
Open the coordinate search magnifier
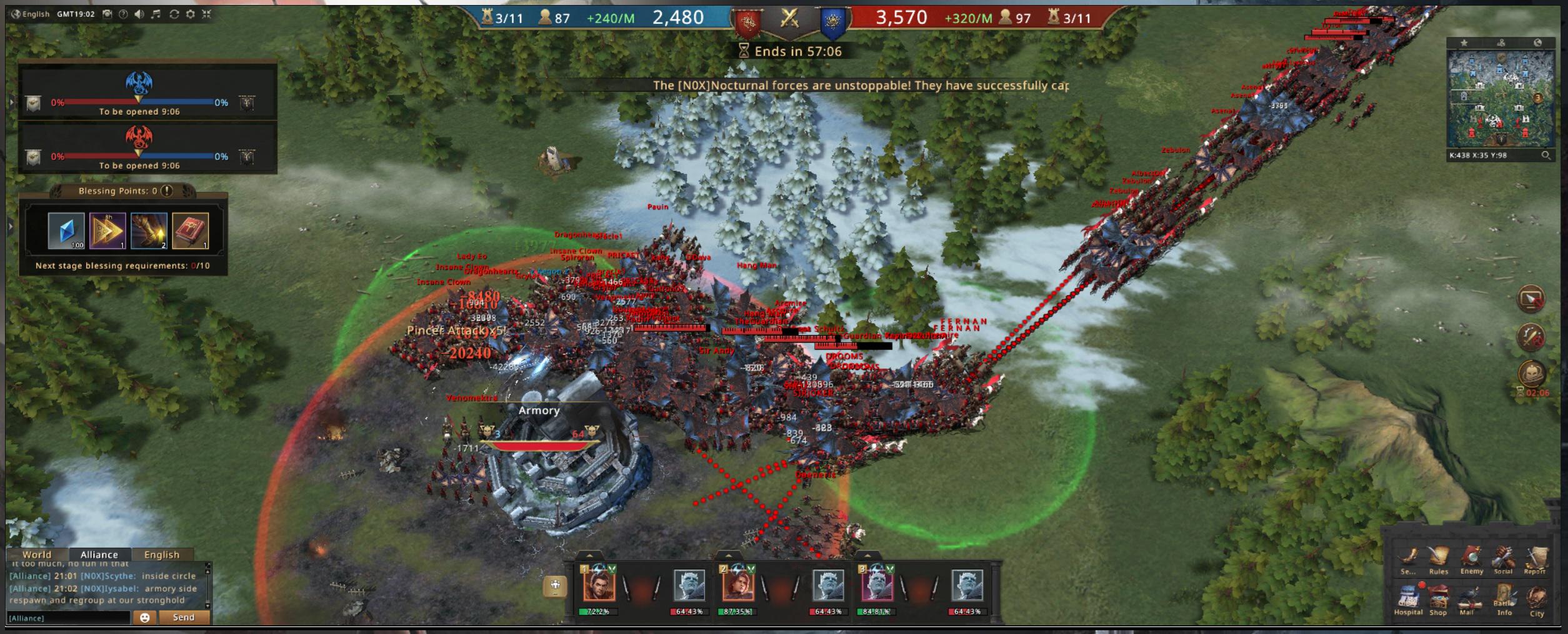point(1546,155)
